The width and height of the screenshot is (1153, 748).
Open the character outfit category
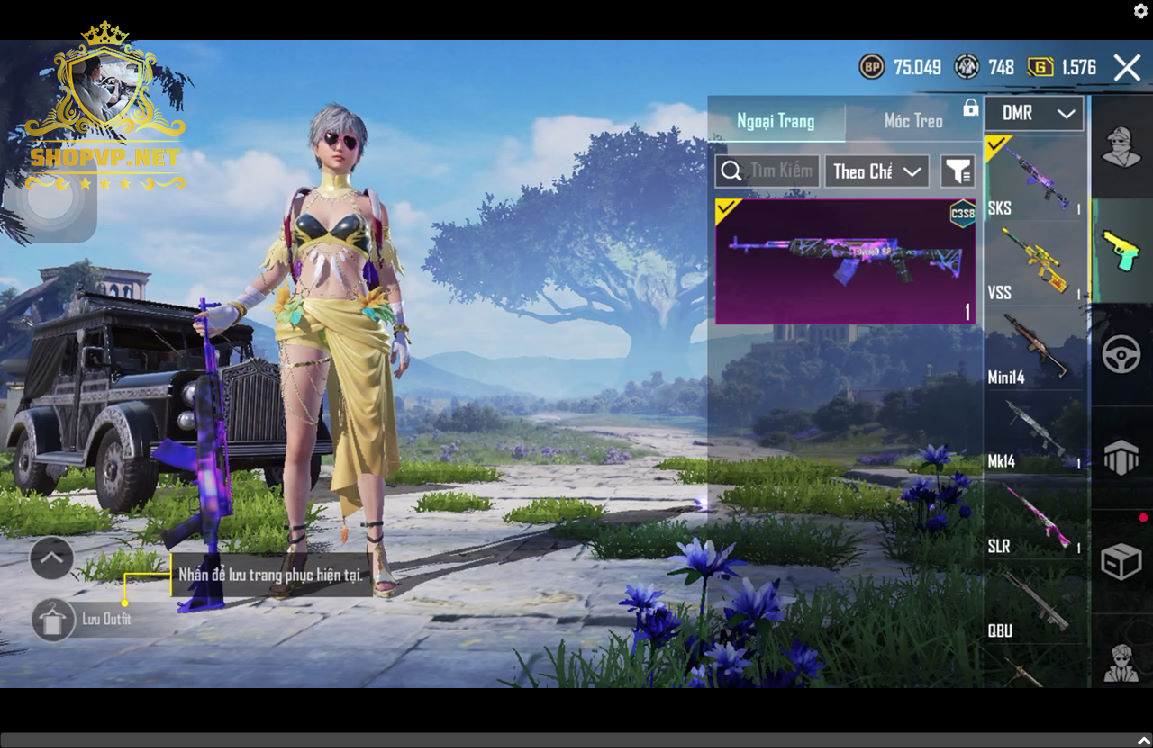point(1121,148)
